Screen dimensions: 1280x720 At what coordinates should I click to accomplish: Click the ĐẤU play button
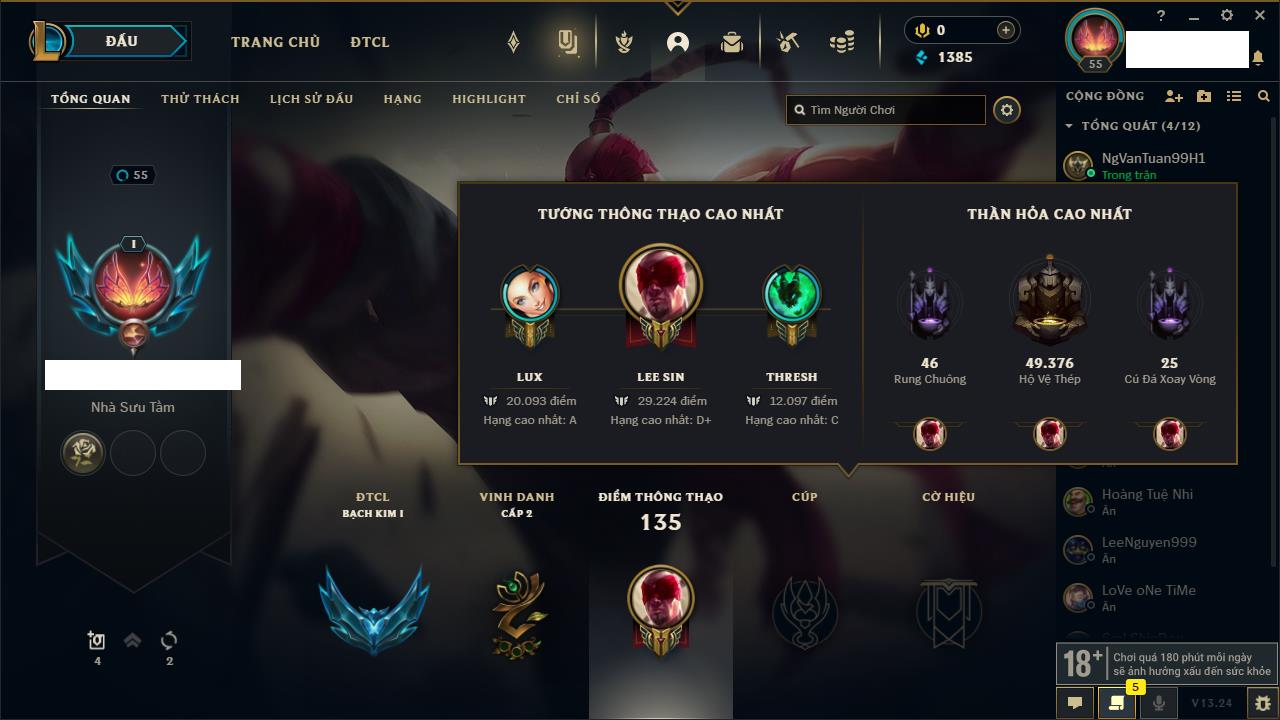(122, 41)
